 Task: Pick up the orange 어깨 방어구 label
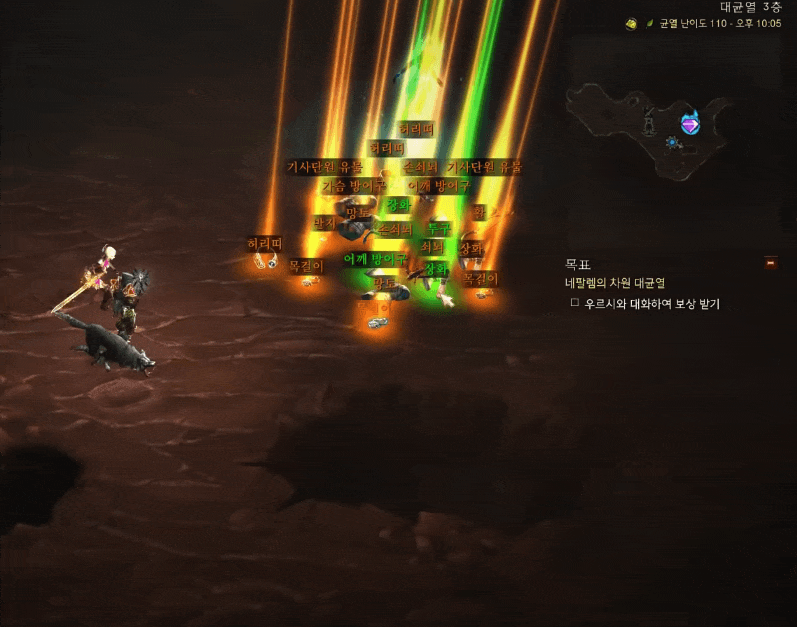[438, 186]
